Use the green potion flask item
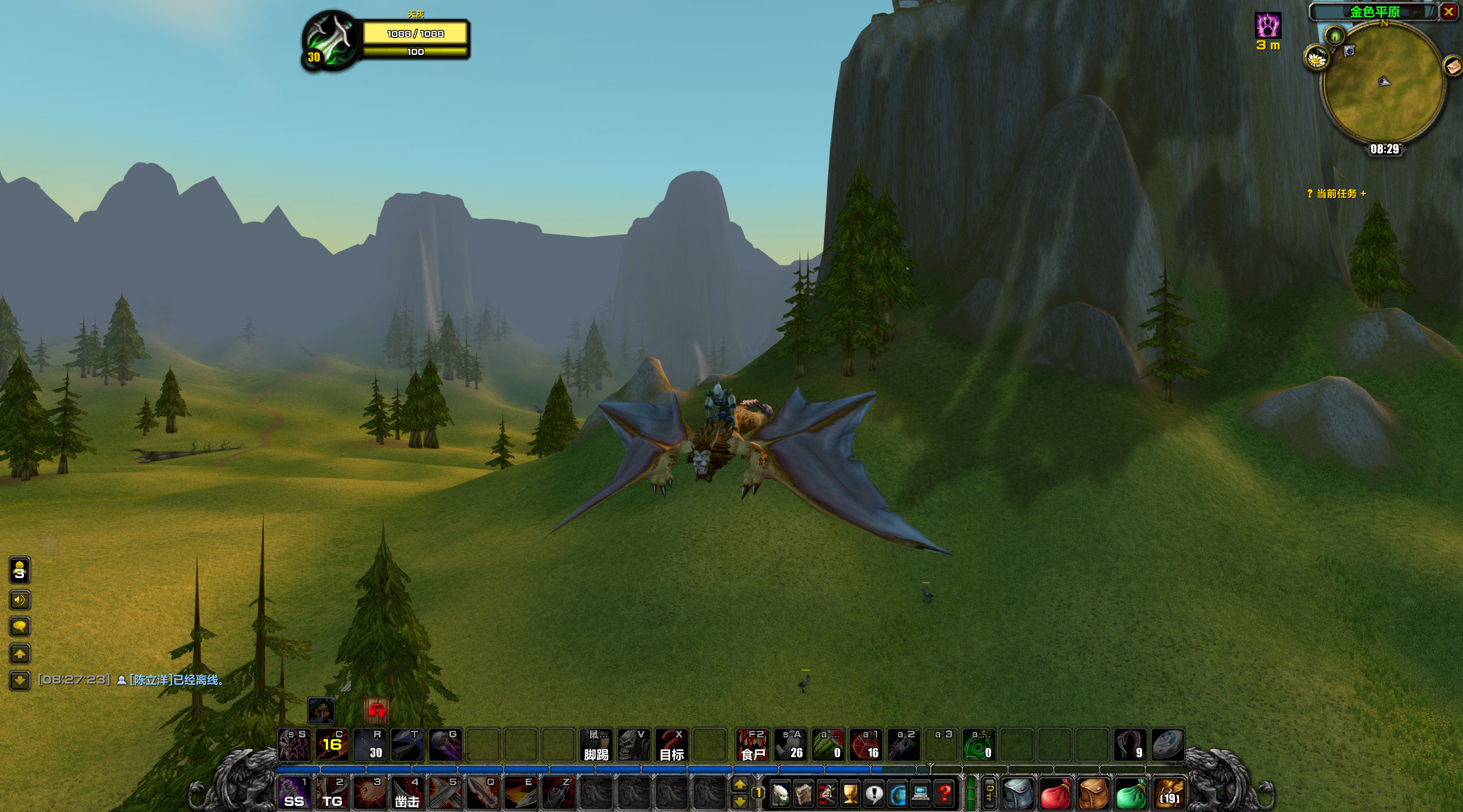Screen dimensions: 1463x812 coord(979,745)
